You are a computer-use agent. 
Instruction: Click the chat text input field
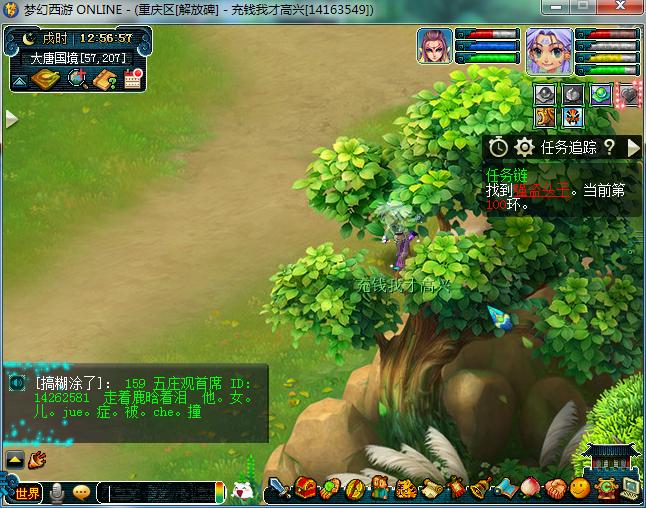coord(162,493)
